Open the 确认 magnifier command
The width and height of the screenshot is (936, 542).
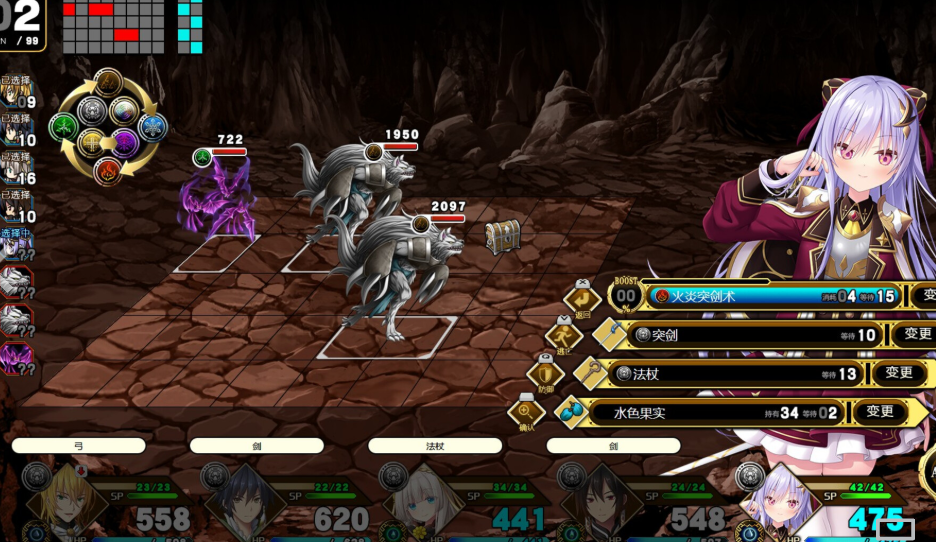526,411
